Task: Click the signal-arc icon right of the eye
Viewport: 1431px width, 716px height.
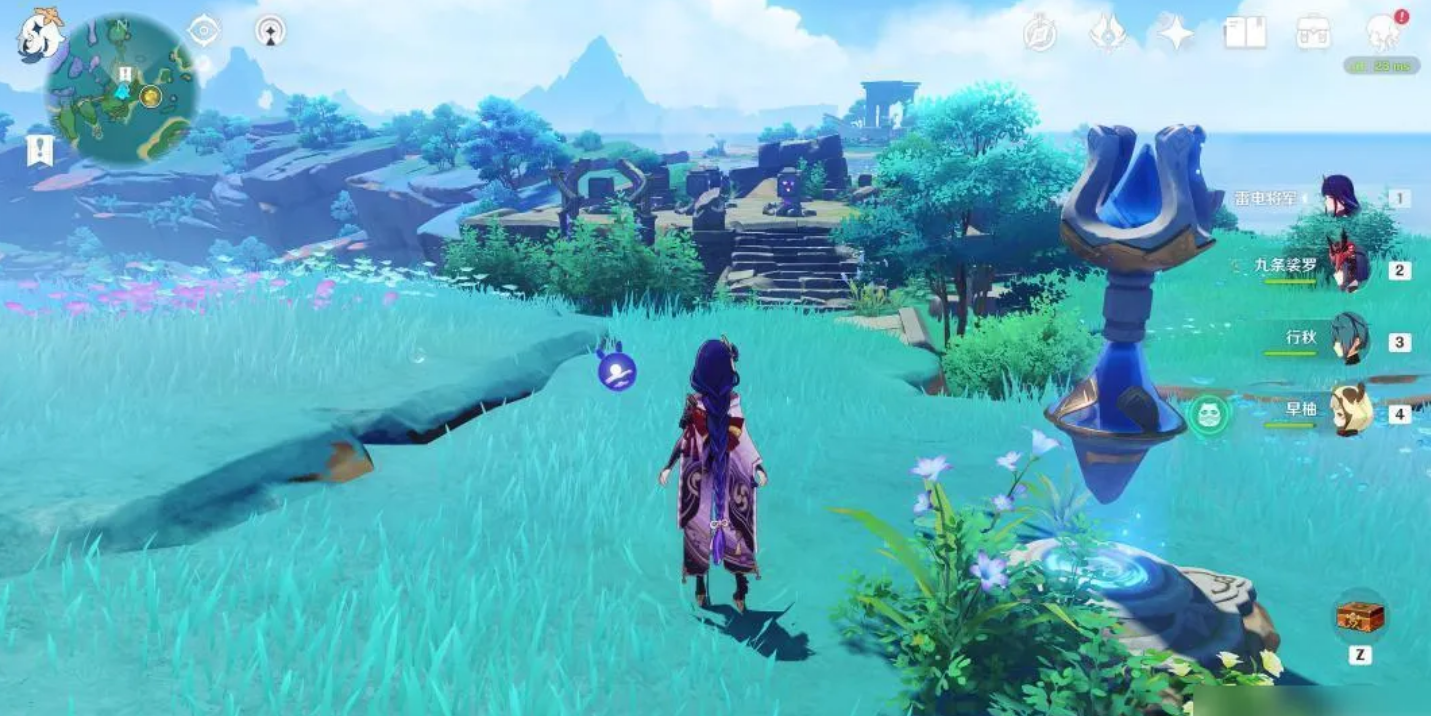Action: (270, 31)
